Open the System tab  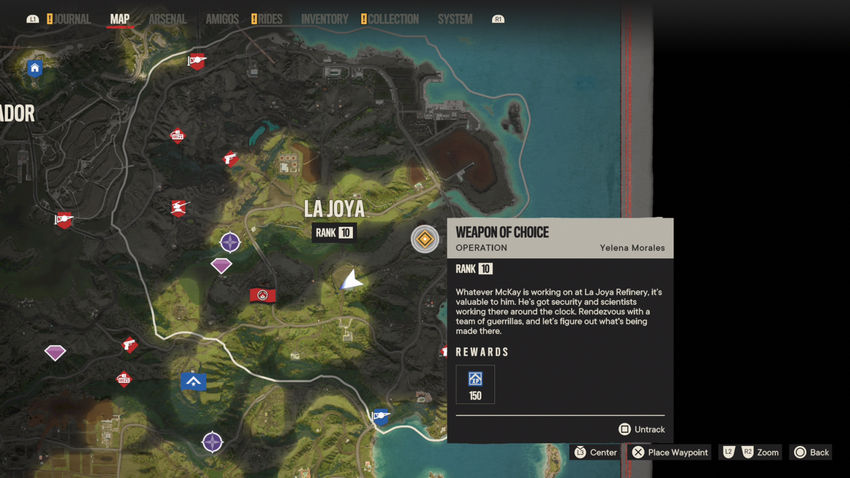tap(455, 19)
